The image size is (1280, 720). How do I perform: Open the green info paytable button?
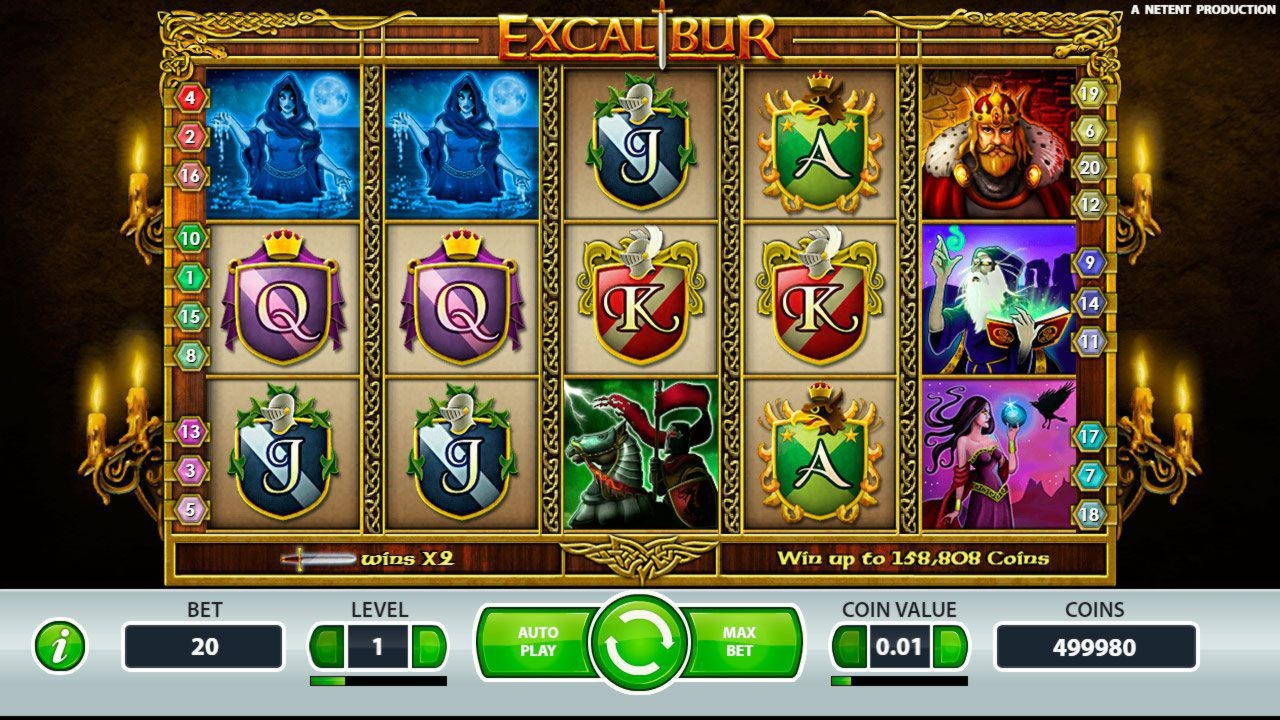coord(60,647)
